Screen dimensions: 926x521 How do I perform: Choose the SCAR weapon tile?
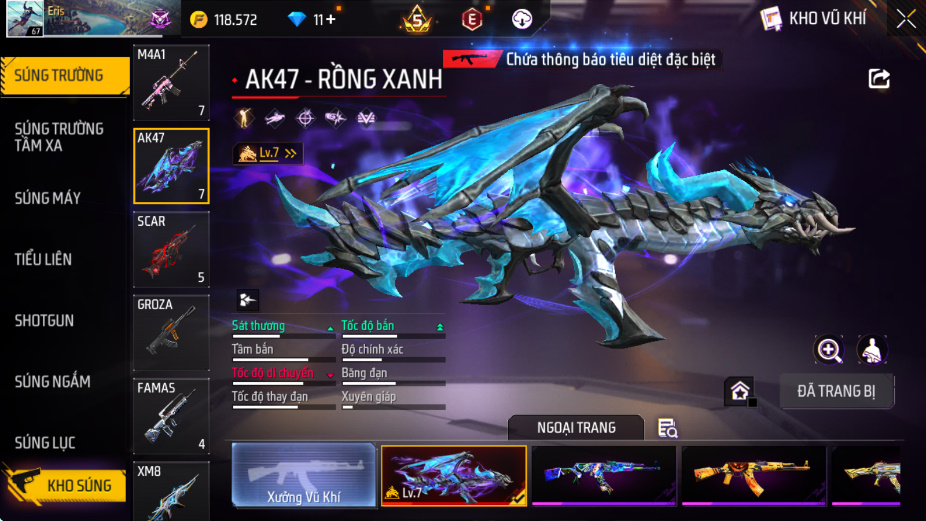coord(171,249)
